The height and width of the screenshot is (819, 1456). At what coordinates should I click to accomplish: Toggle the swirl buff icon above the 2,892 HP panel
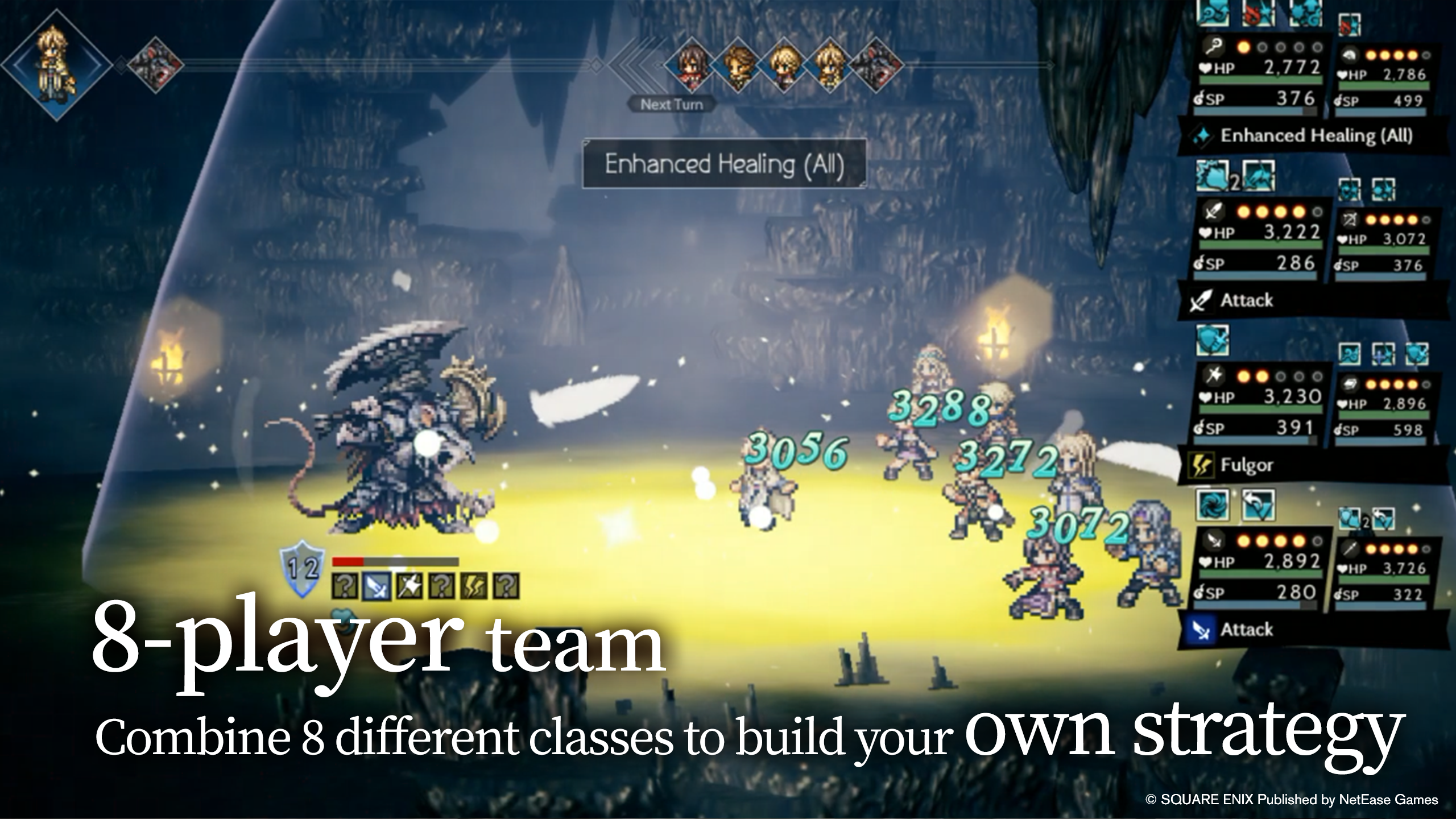click(x=1212, y=506)
